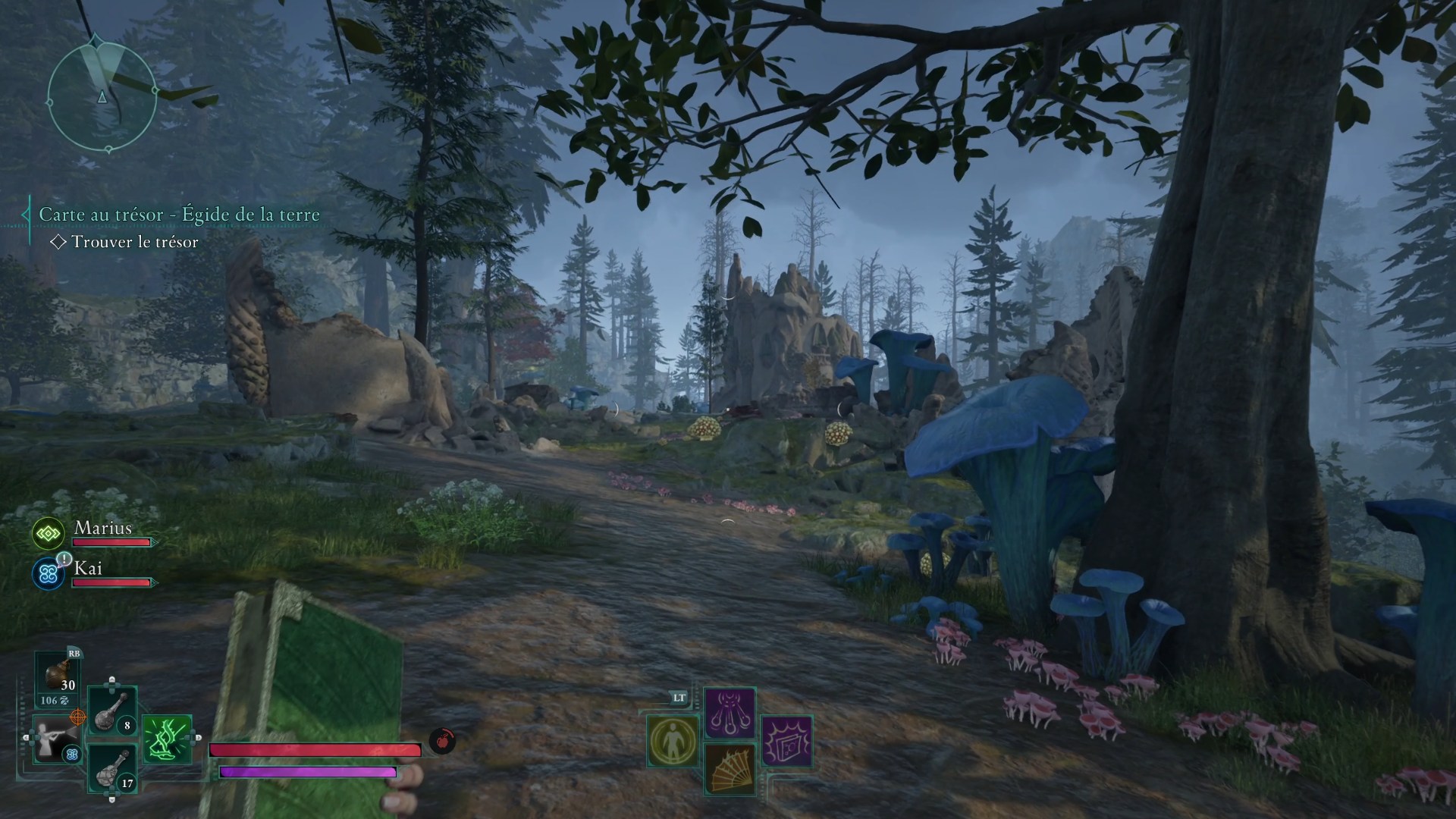Activate the green thorny vines ability
This screenshot has width=1456, height=819.
(x=167, y=739)
